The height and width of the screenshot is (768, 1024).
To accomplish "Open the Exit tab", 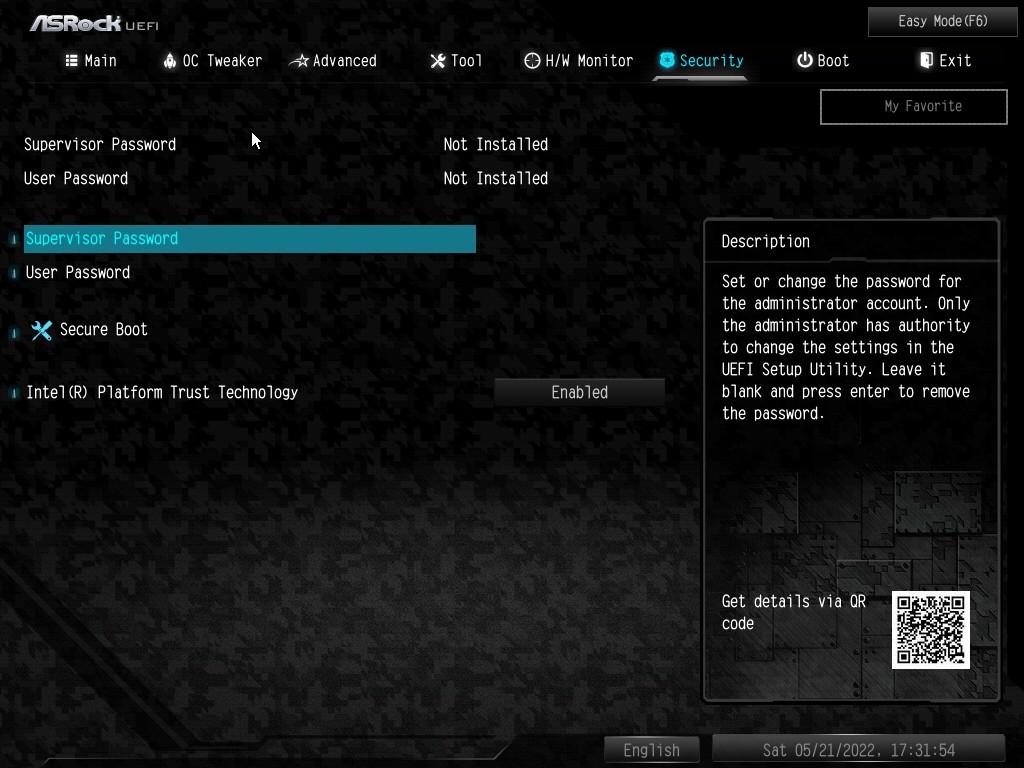I will (x=945, y=61).
